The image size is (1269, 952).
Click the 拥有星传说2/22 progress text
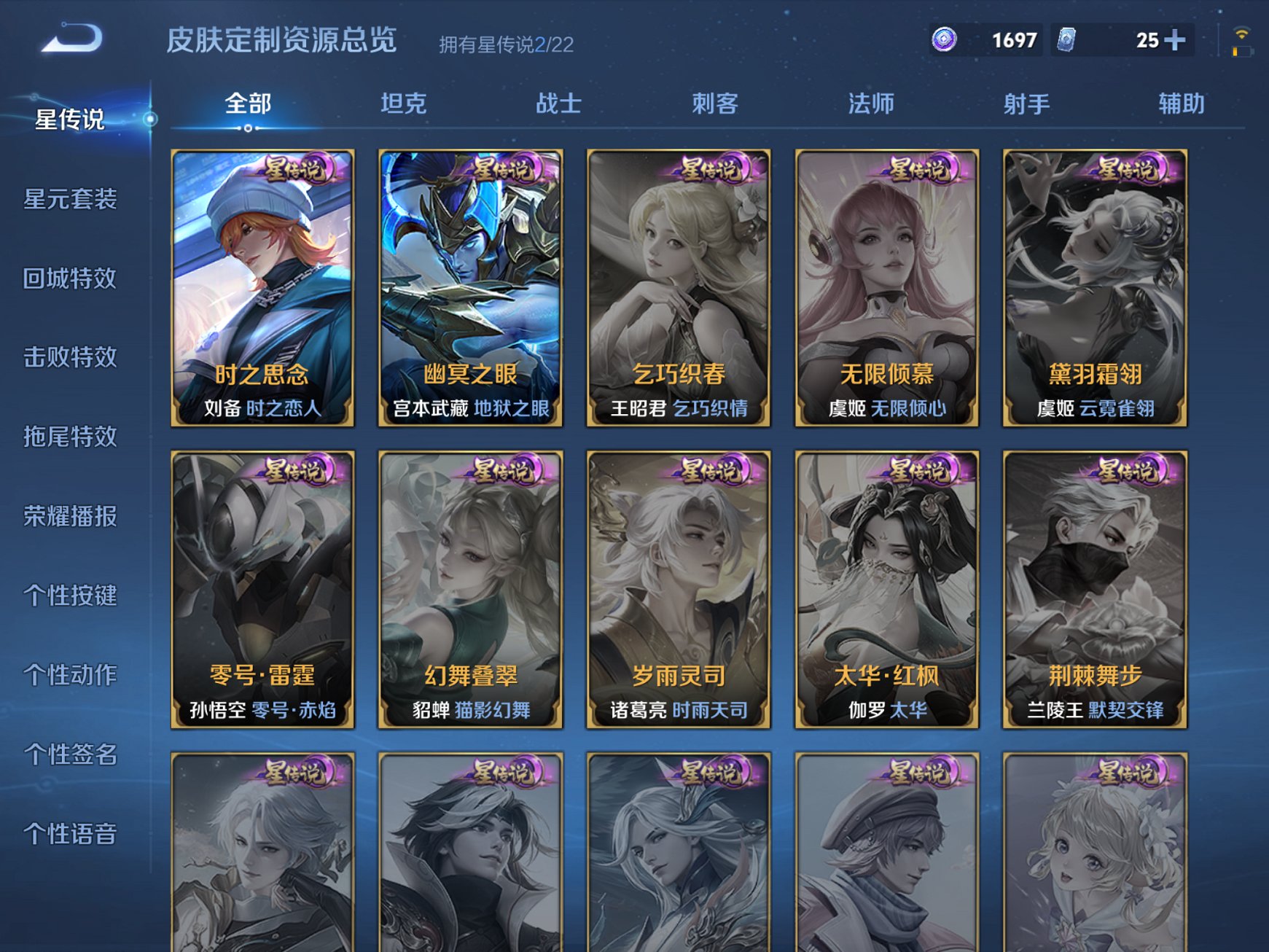(505, 44)
